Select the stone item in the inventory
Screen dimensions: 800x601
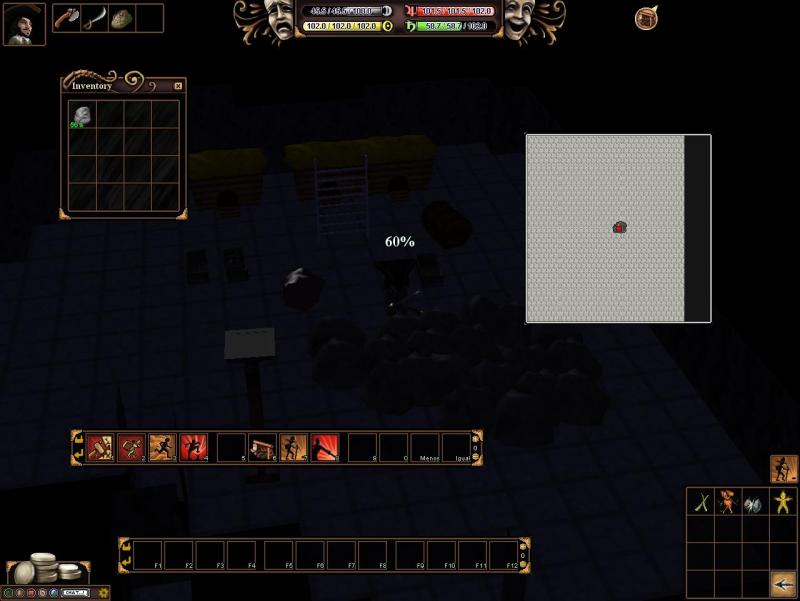pyautogui.click(x=82, y=115)
